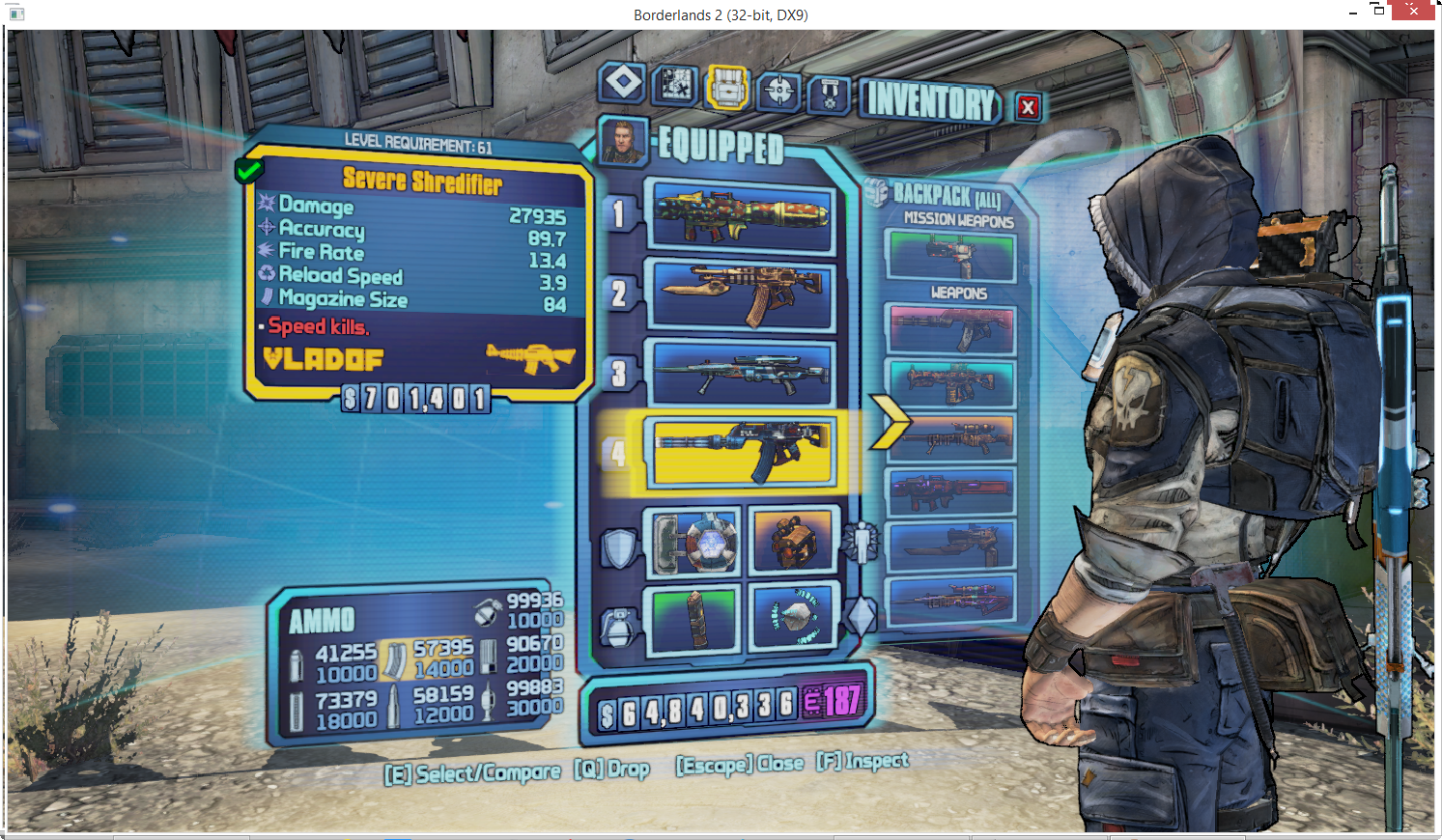The width and height of the screenshot is (1442, 840).
Task: Select the highlighted Shredifier in slot 4
Action: pos(741,451)
